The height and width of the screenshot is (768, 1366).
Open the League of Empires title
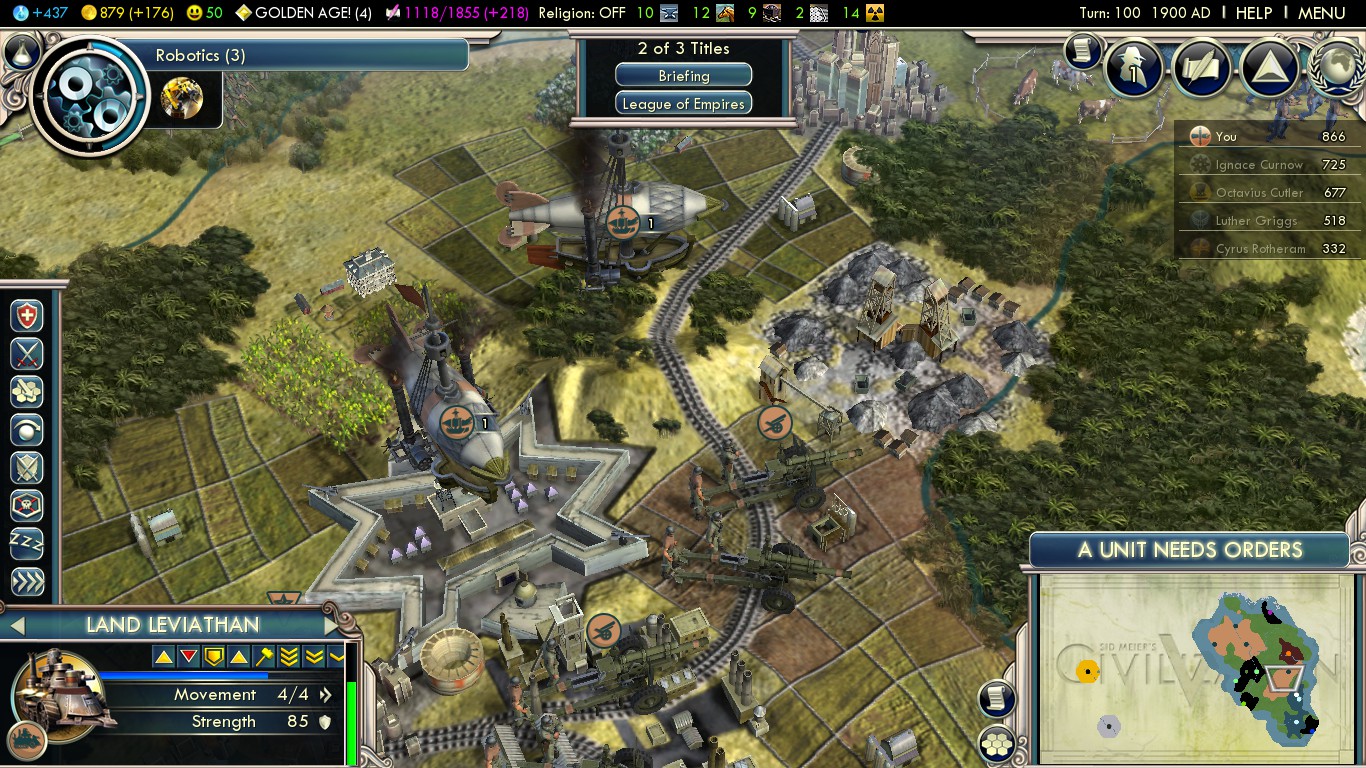683,104
